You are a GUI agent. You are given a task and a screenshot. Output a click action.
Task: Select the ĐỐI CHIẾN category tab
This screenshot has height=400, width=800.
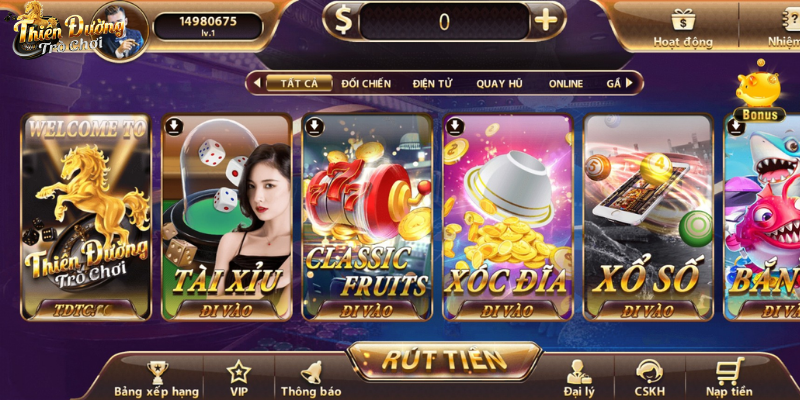coord(366,83)
